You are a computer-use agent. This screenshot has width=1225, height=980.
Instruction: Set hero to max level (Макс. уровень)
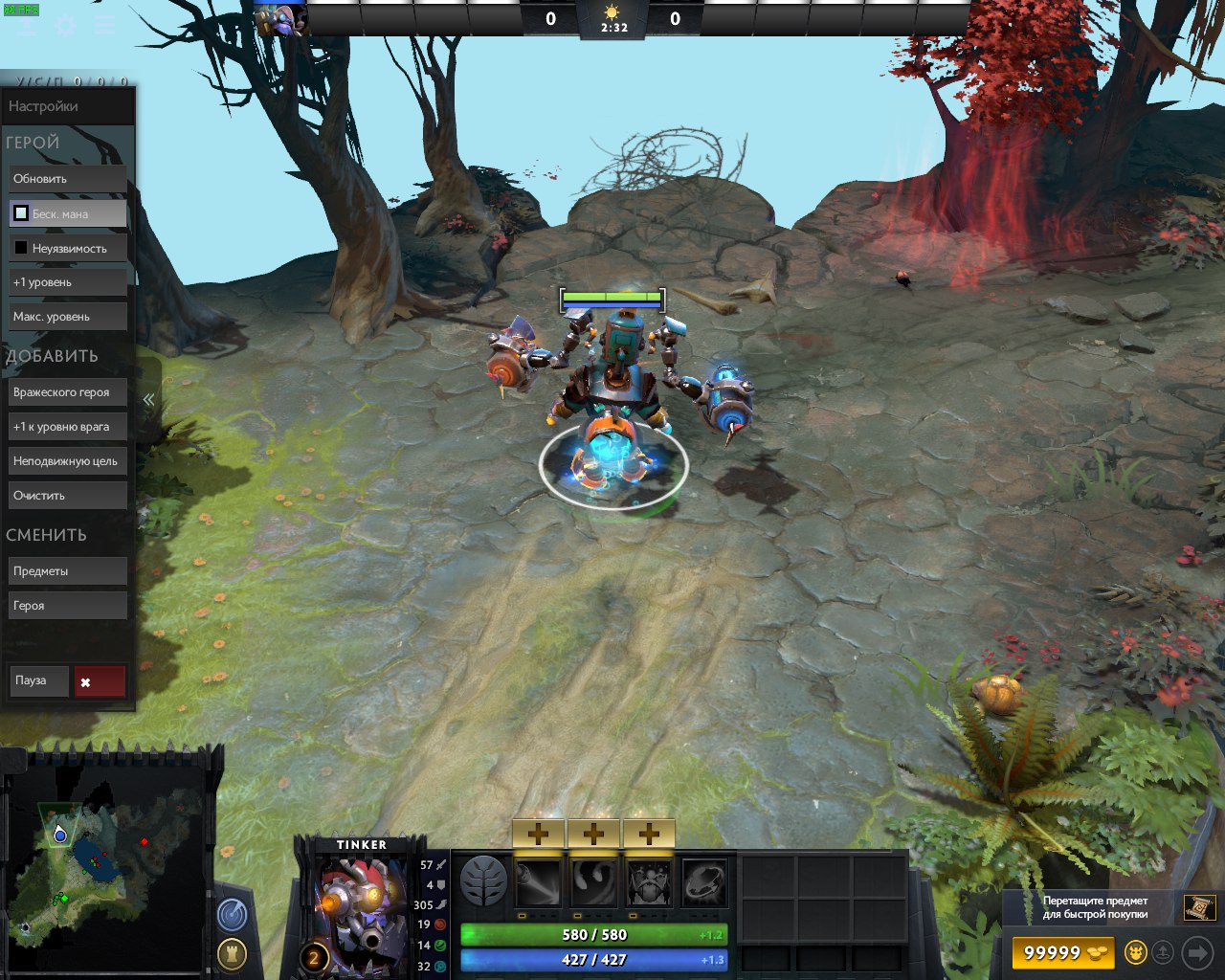[67, 317]
